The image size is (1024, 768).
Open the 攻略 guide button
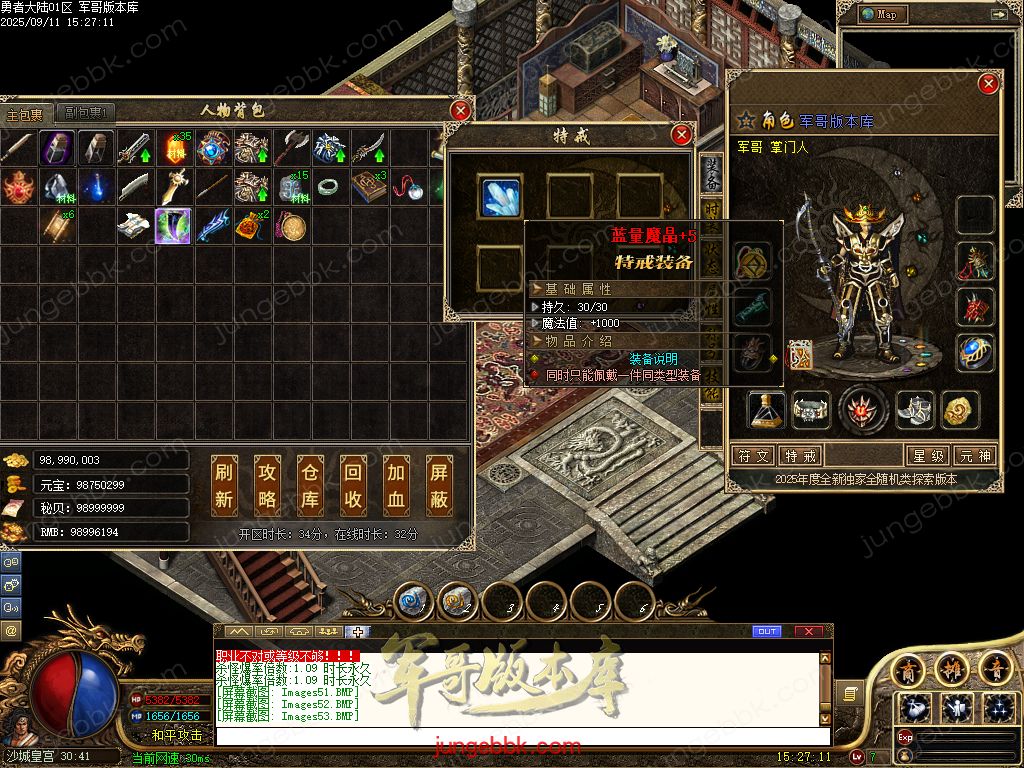(x=267, y=485)
